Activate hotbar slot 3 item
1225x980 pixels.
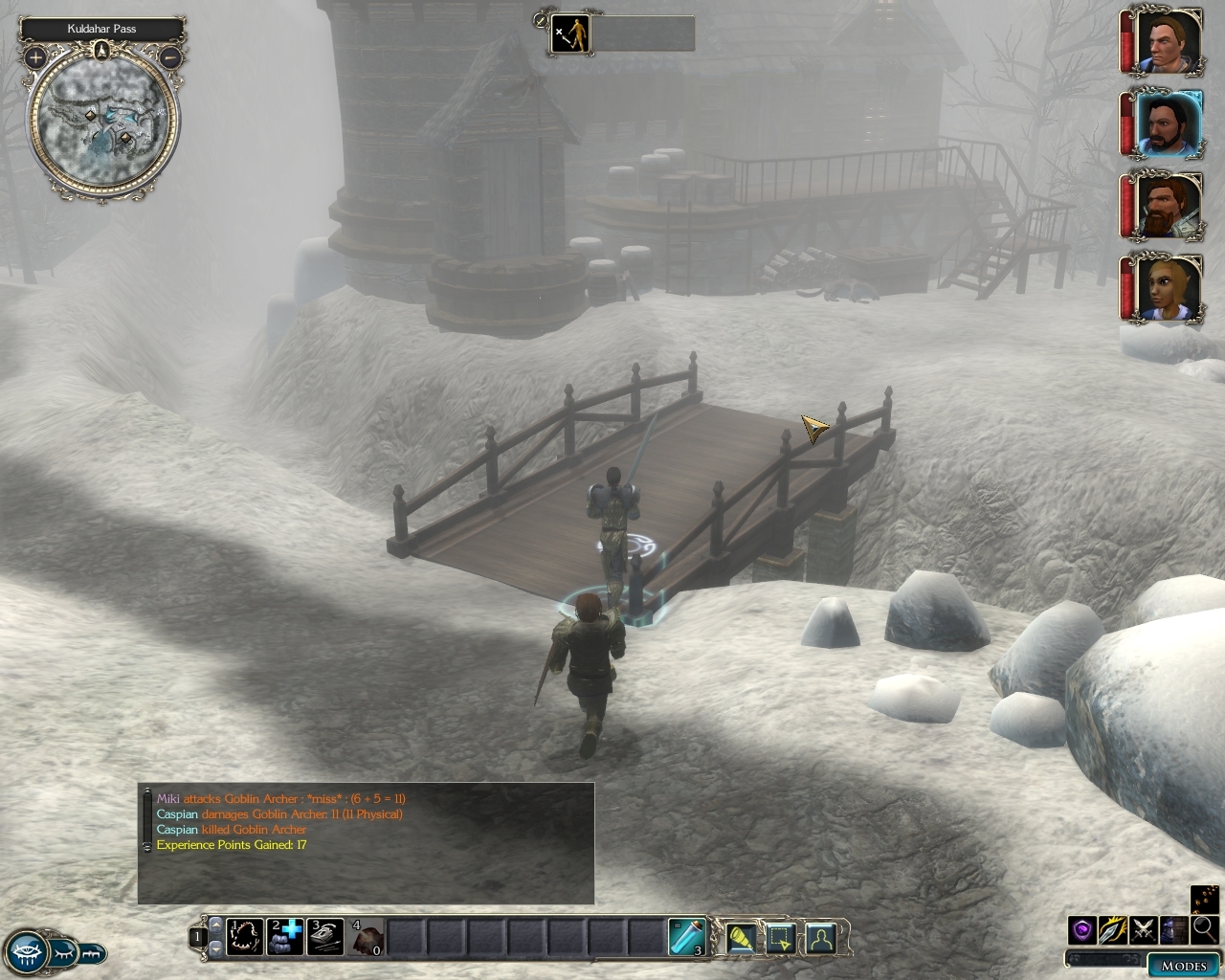tap(325, 937)
